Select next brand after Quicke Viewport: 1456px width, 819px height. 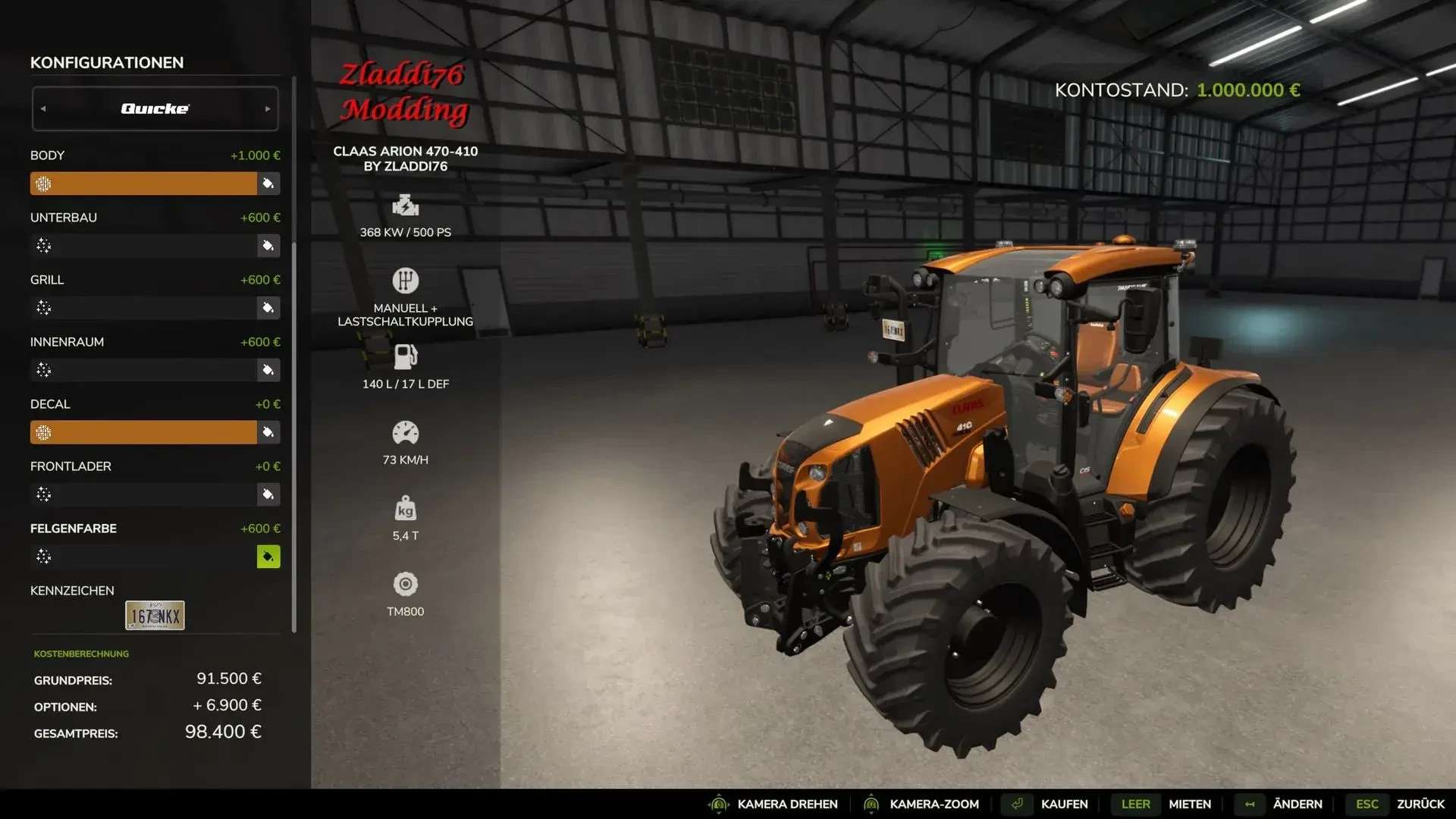click(x=267, y=108)
